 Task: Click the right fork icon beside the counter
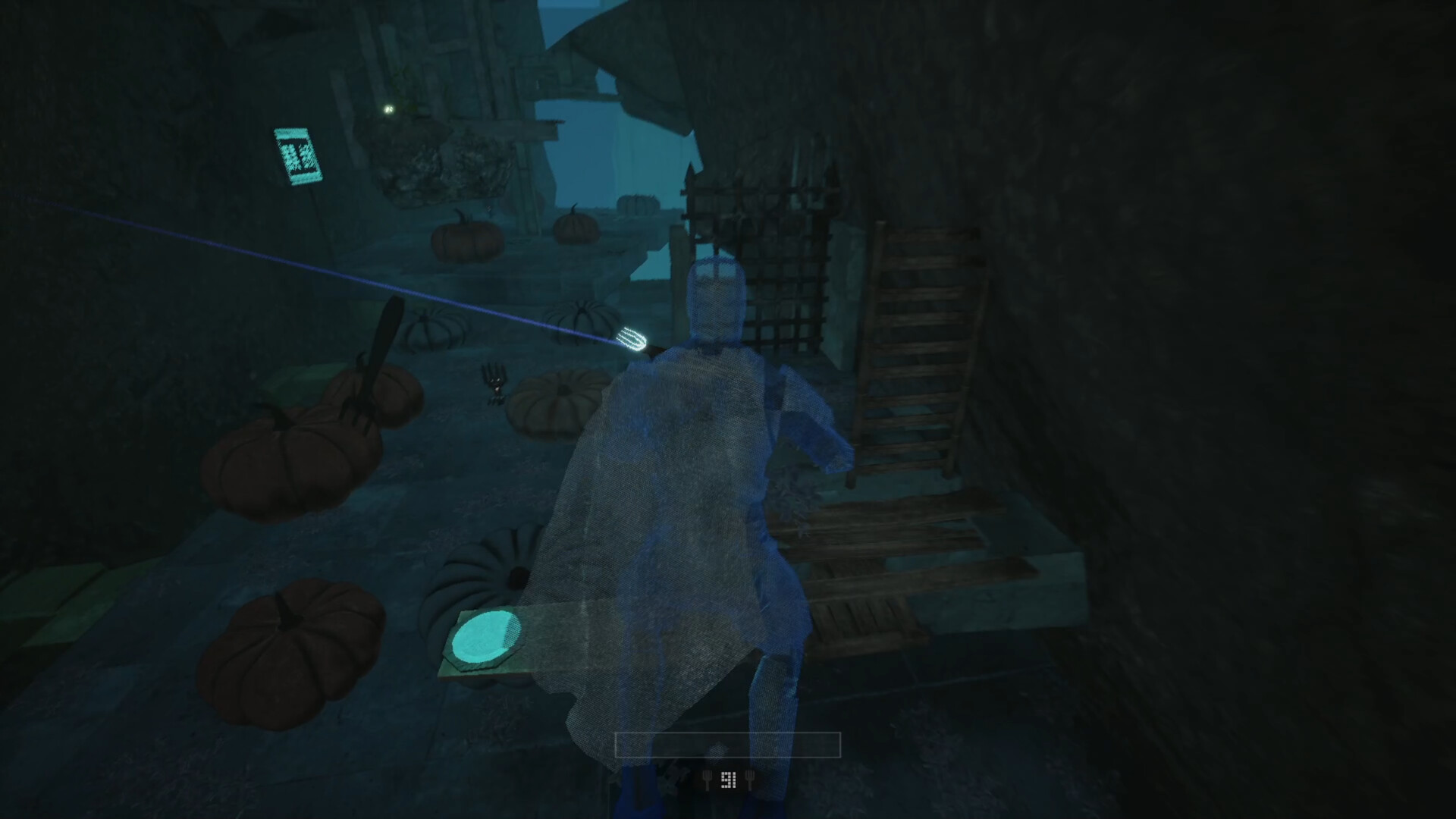(750, 780)
